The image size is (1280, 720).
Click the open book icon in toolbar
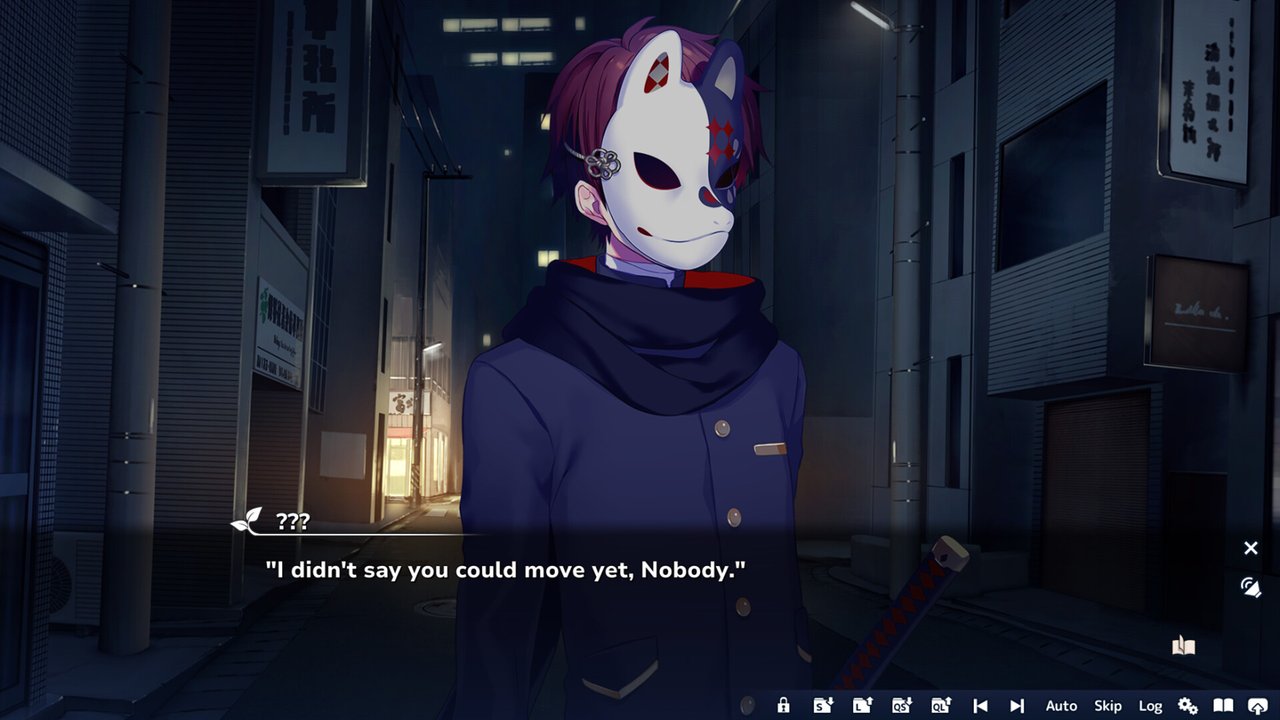[x=1223, y=706]
